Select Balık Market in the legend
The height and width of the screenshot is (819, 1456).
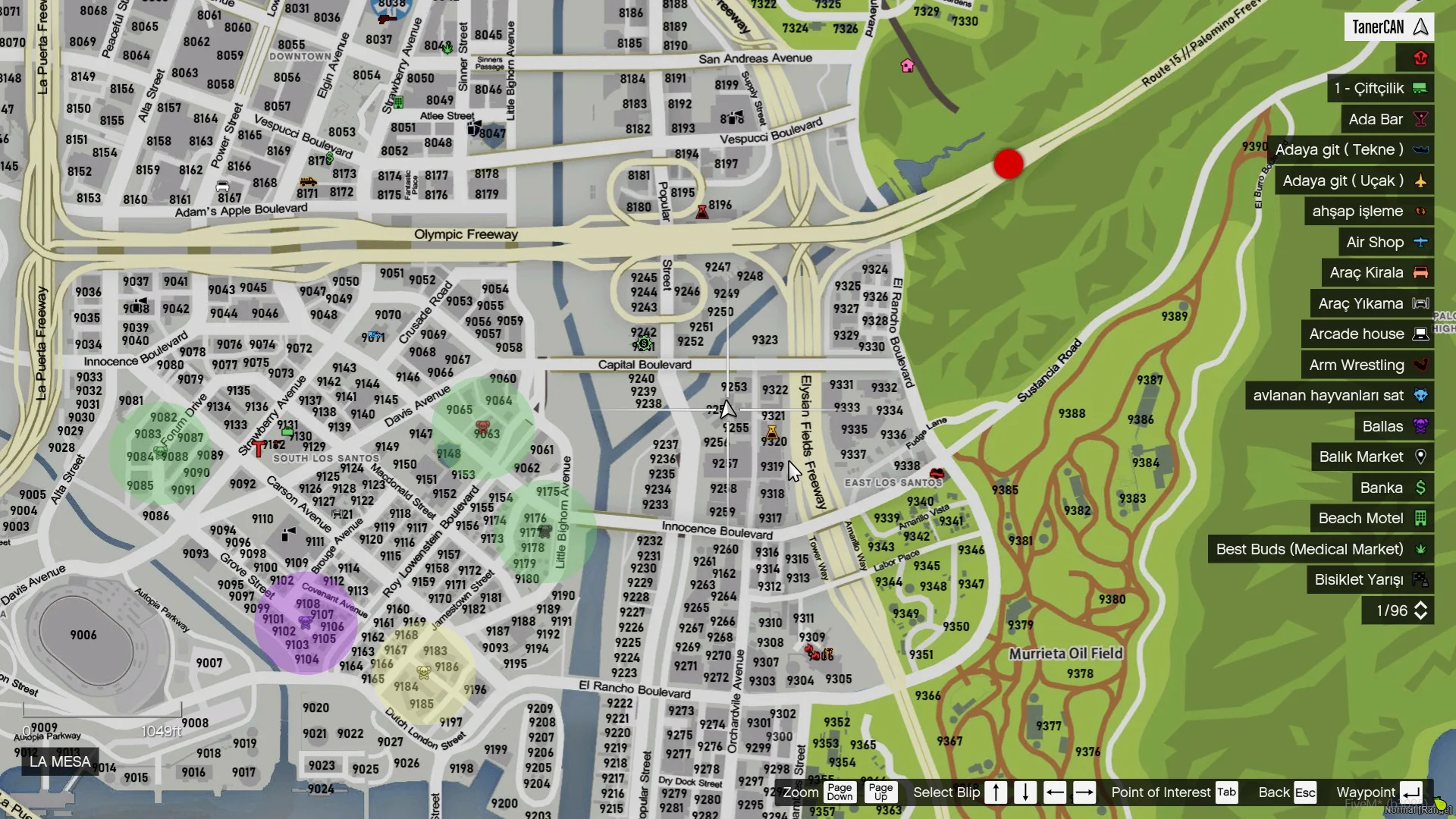click(x=1371, y=457)
